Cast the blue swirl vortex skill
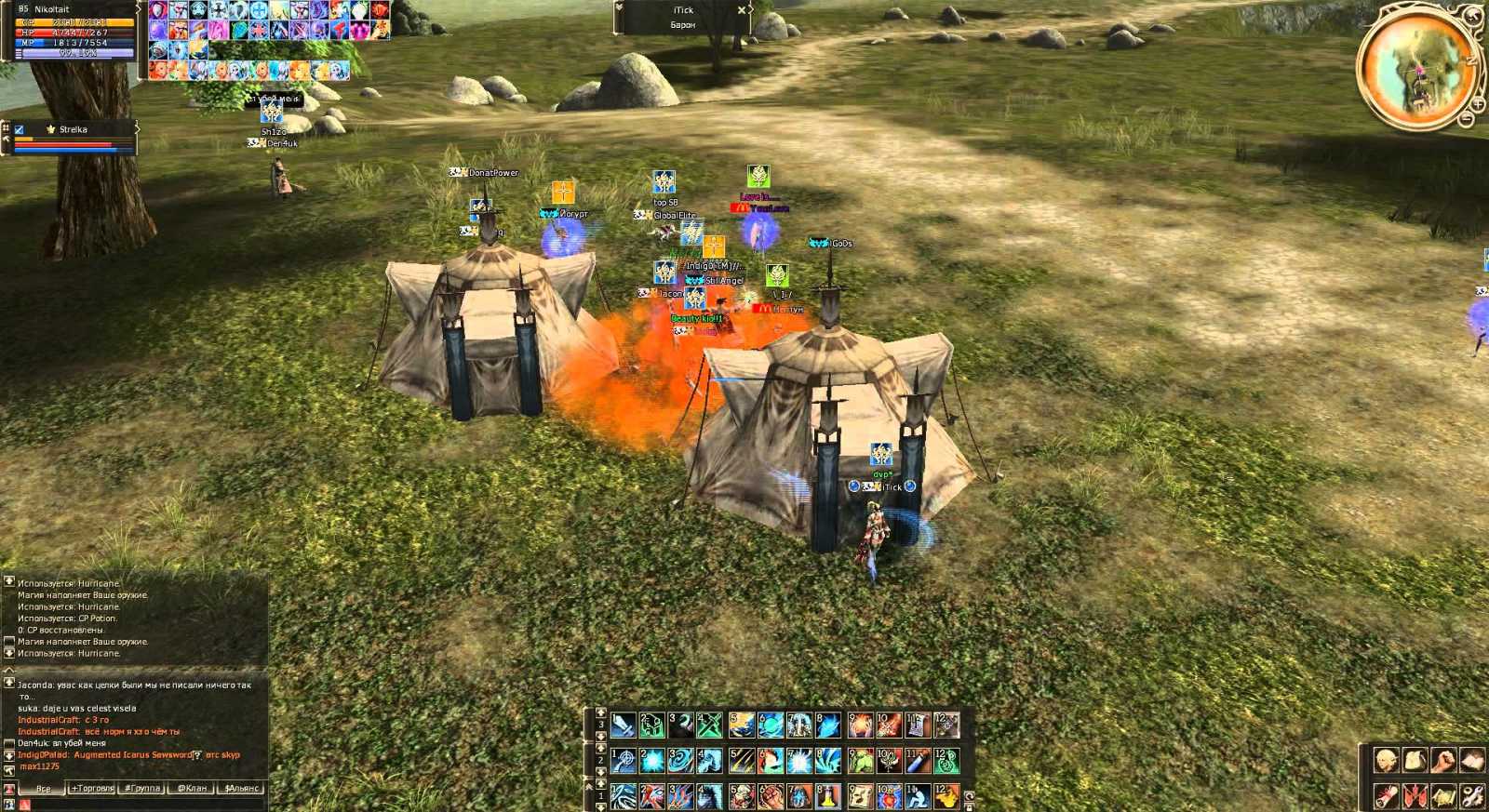1489x812 pixels. coord(680,761)
